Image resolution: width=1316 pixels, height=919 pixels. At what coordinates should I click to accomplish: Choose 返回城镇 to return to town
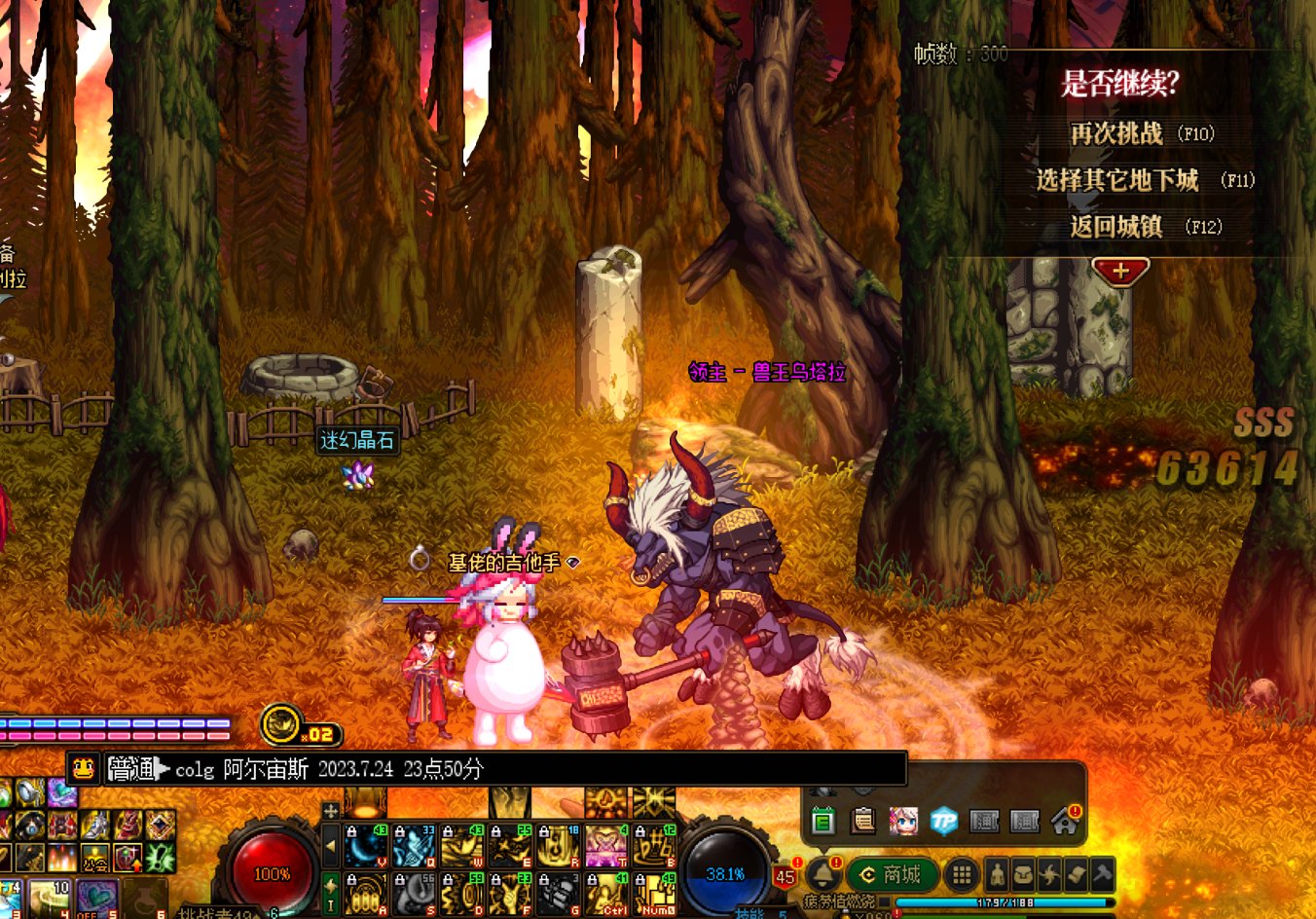tap(1116, 227)
